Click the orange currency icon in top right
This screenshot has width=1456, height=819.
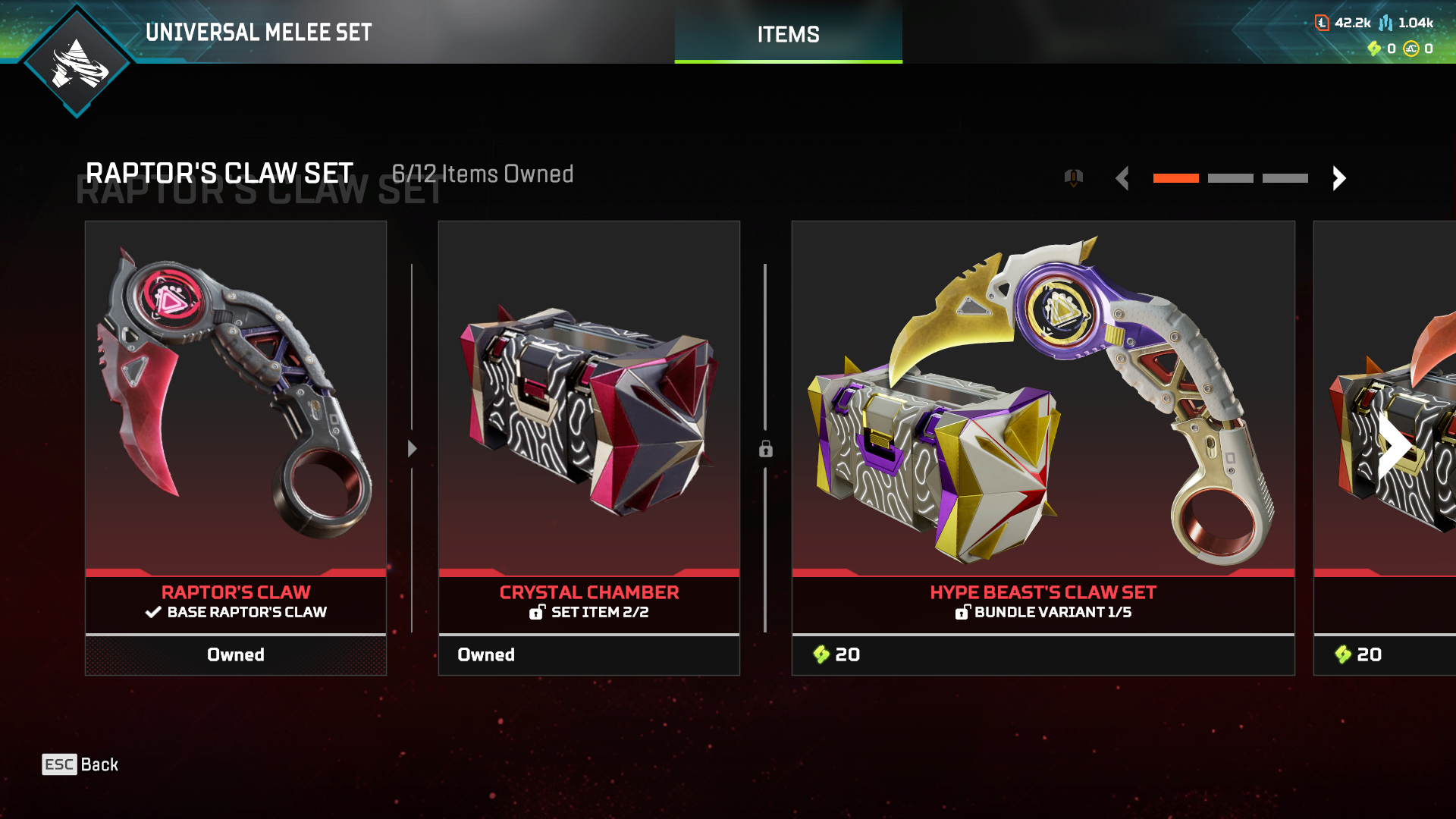[x=1322, y=23]
